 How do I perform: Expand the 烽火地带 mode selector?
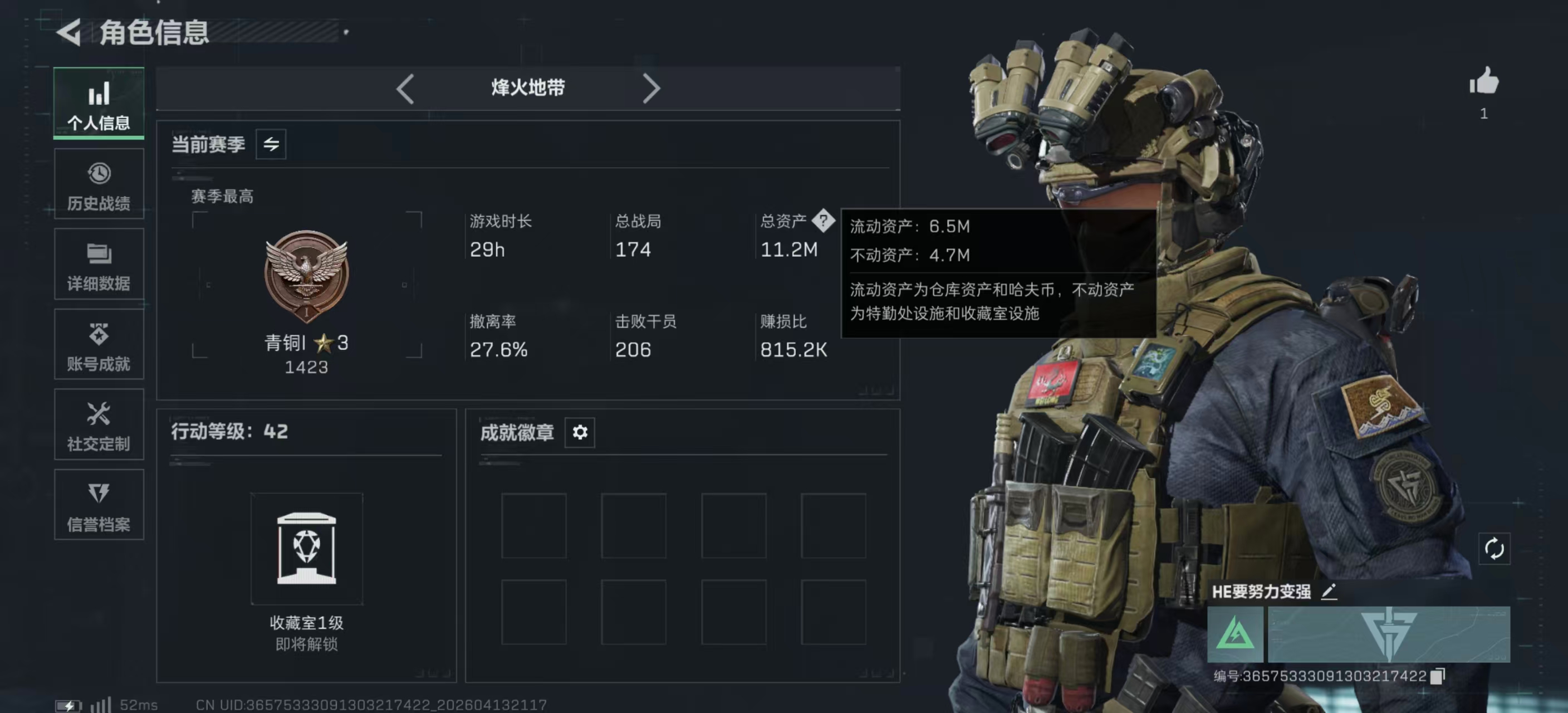pos(528,87)
